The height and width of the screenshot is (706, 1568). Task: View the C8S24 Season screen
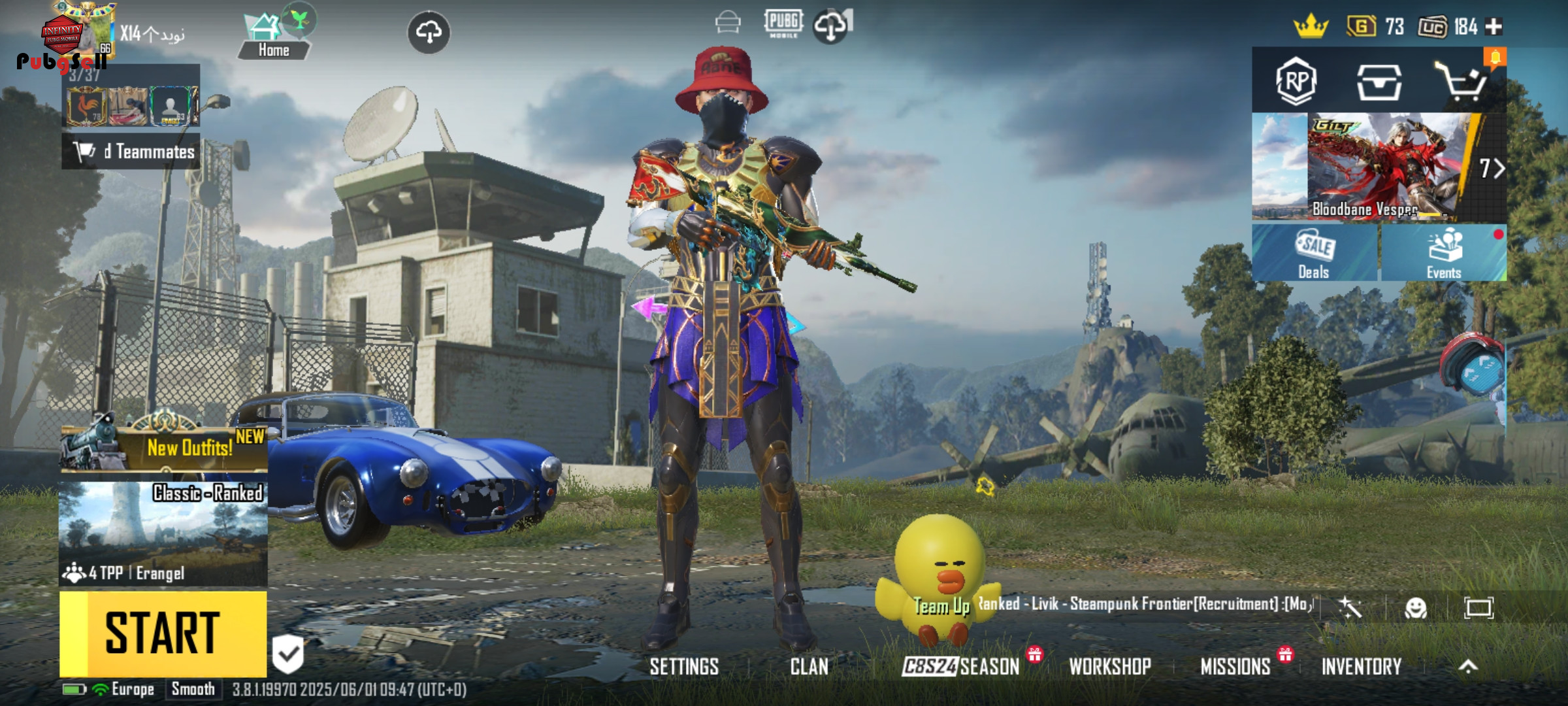(x=960, y=666)
